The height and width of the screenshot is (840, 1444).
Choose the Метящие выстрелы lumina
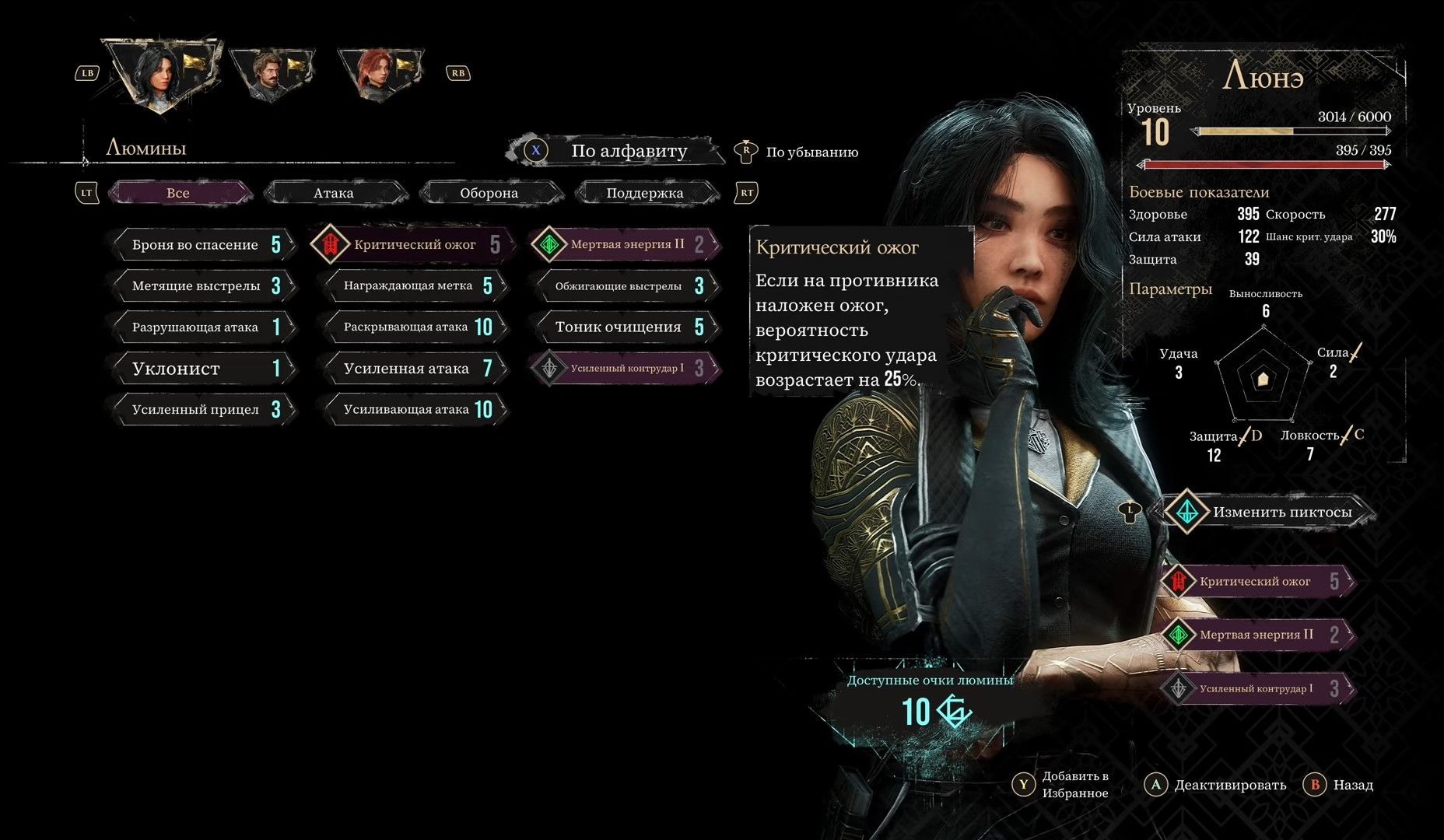tap(204, 286)
